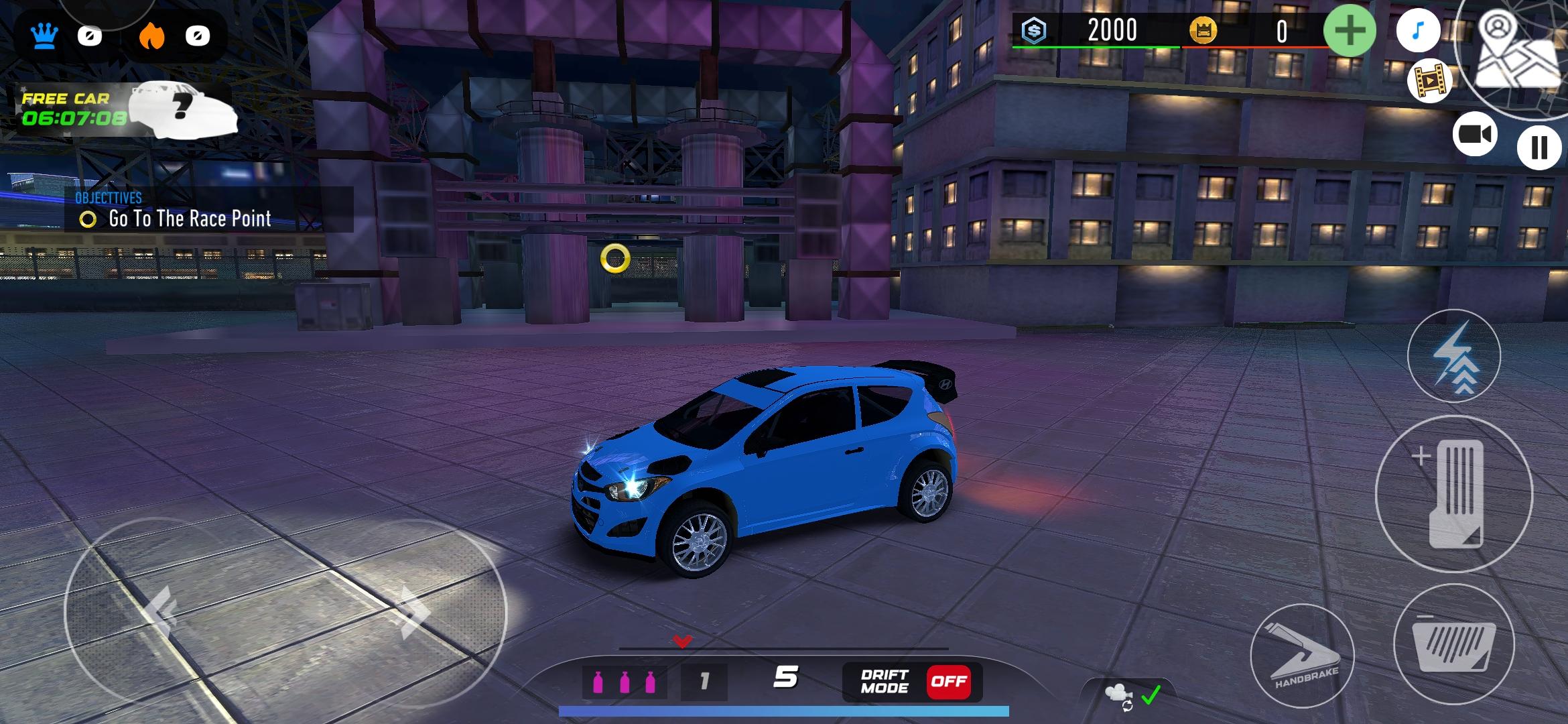Image resolution: width=1568 pixels, height=724 pixels.
Task: Activate the nitro boost lightning button
Action: pyautogui.click(x=1453, y=356)
